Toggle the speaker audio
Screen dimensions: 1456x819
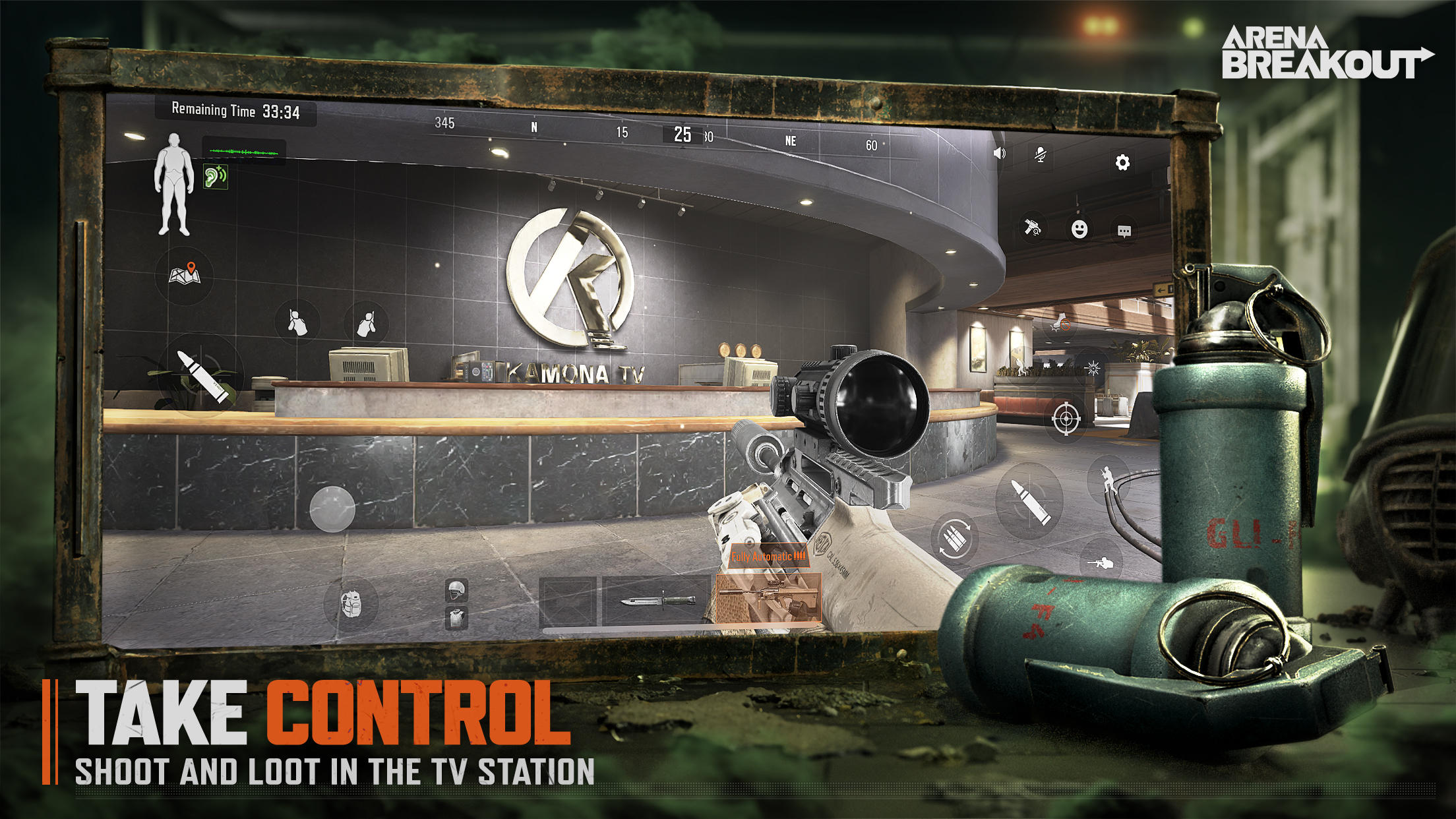[1000, 154]
